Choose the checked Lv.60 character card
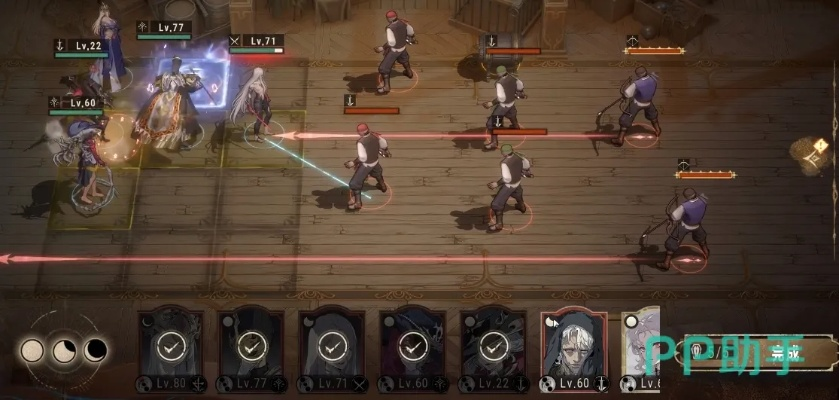Screen dimensions: 839x400 point(412,348)
